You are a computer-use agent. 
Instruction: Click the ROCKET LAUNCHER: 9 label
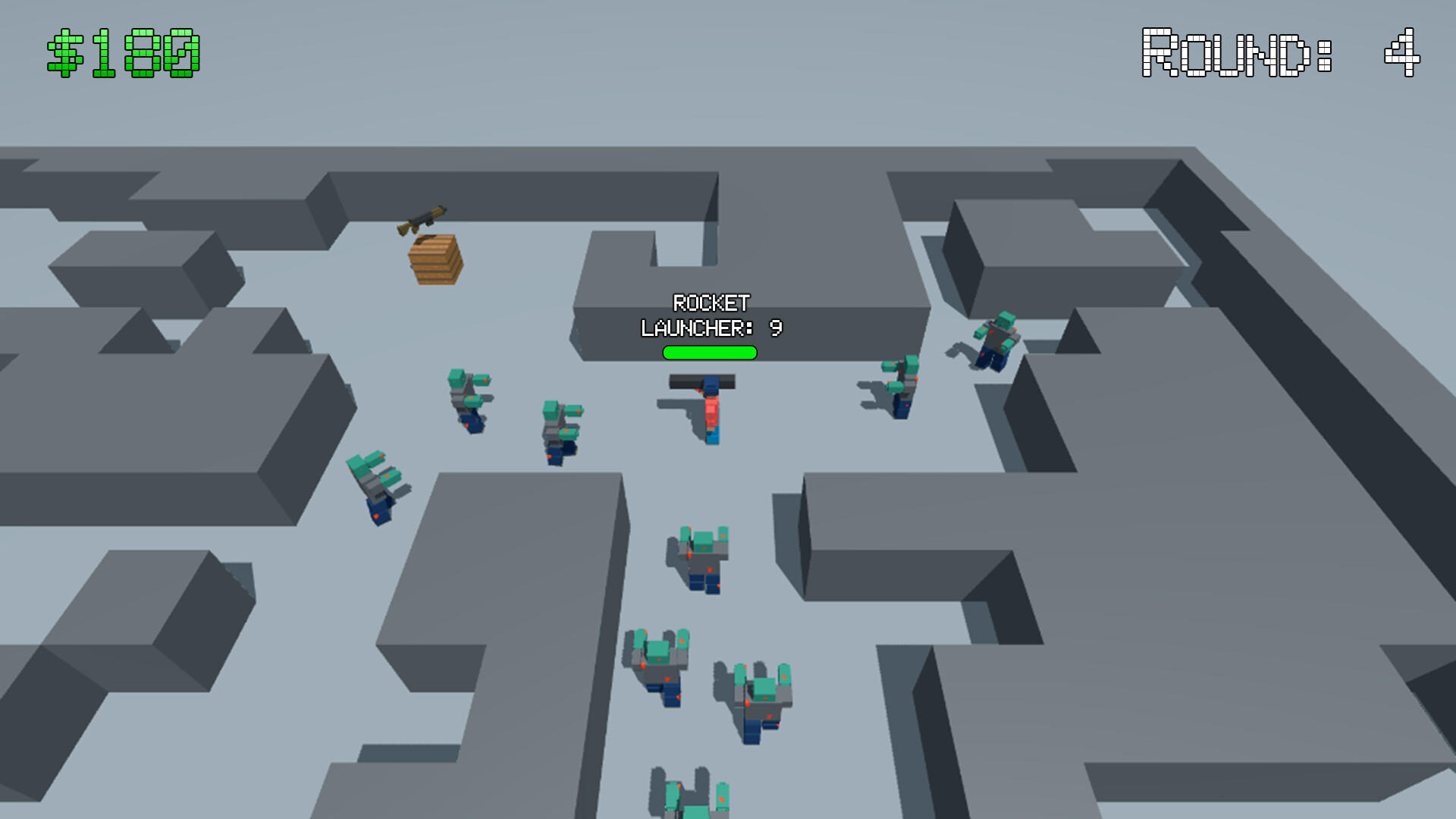coord(710,317)
